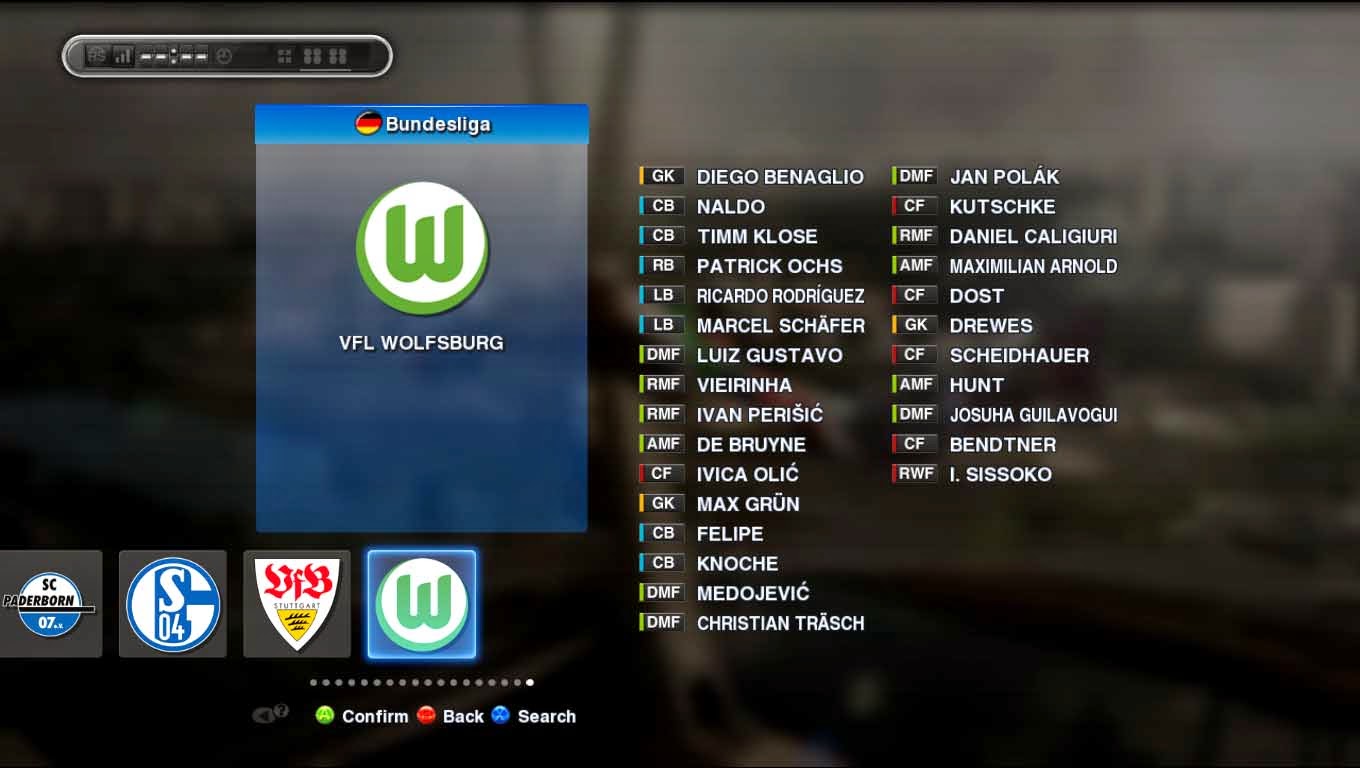Click the clock icon in the top bar
The height and width of the screenshot is (768, 1360).
coord(224,56)
